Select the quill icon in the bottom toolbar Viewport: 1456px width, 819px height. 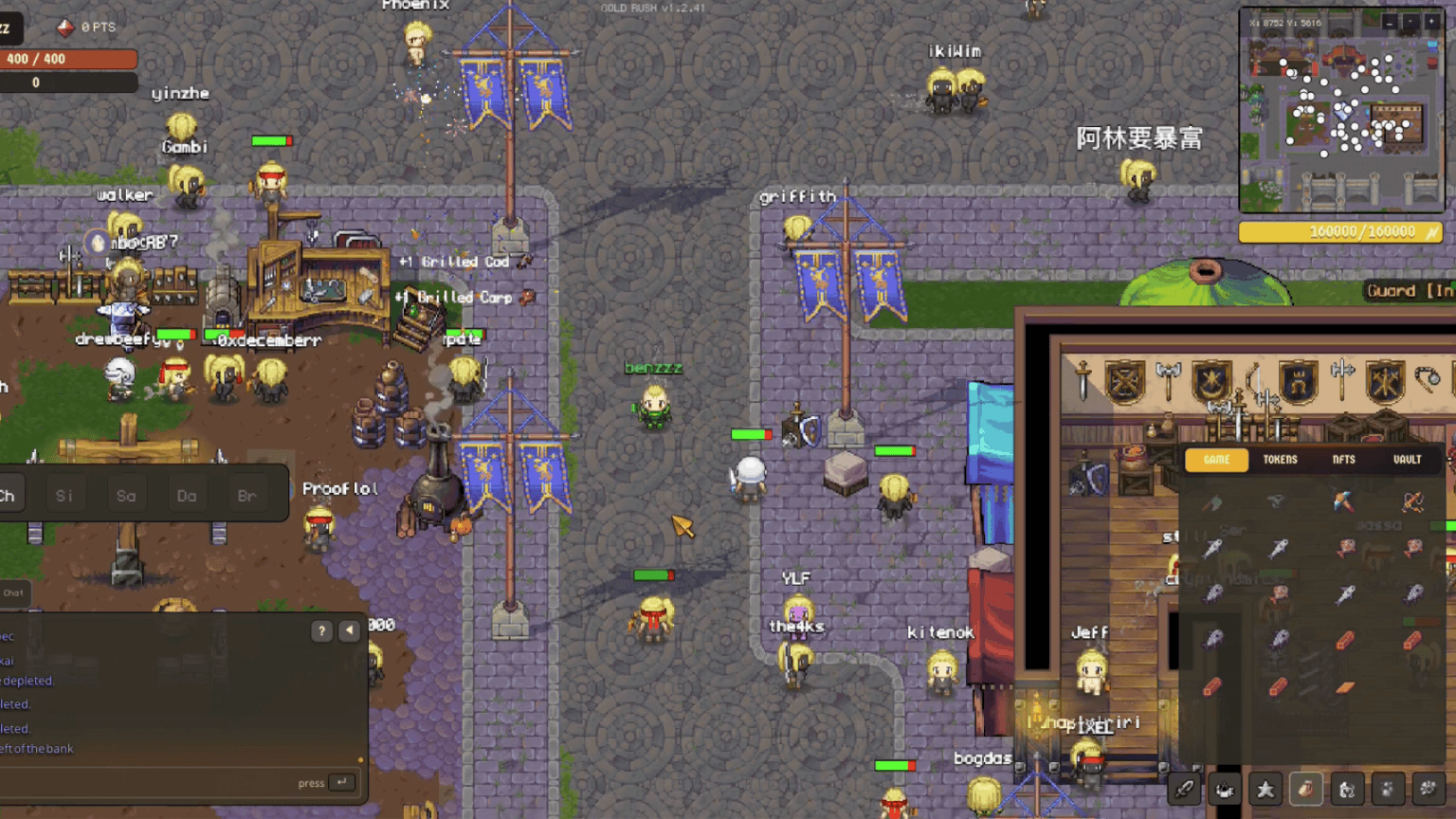point(1184,788)
